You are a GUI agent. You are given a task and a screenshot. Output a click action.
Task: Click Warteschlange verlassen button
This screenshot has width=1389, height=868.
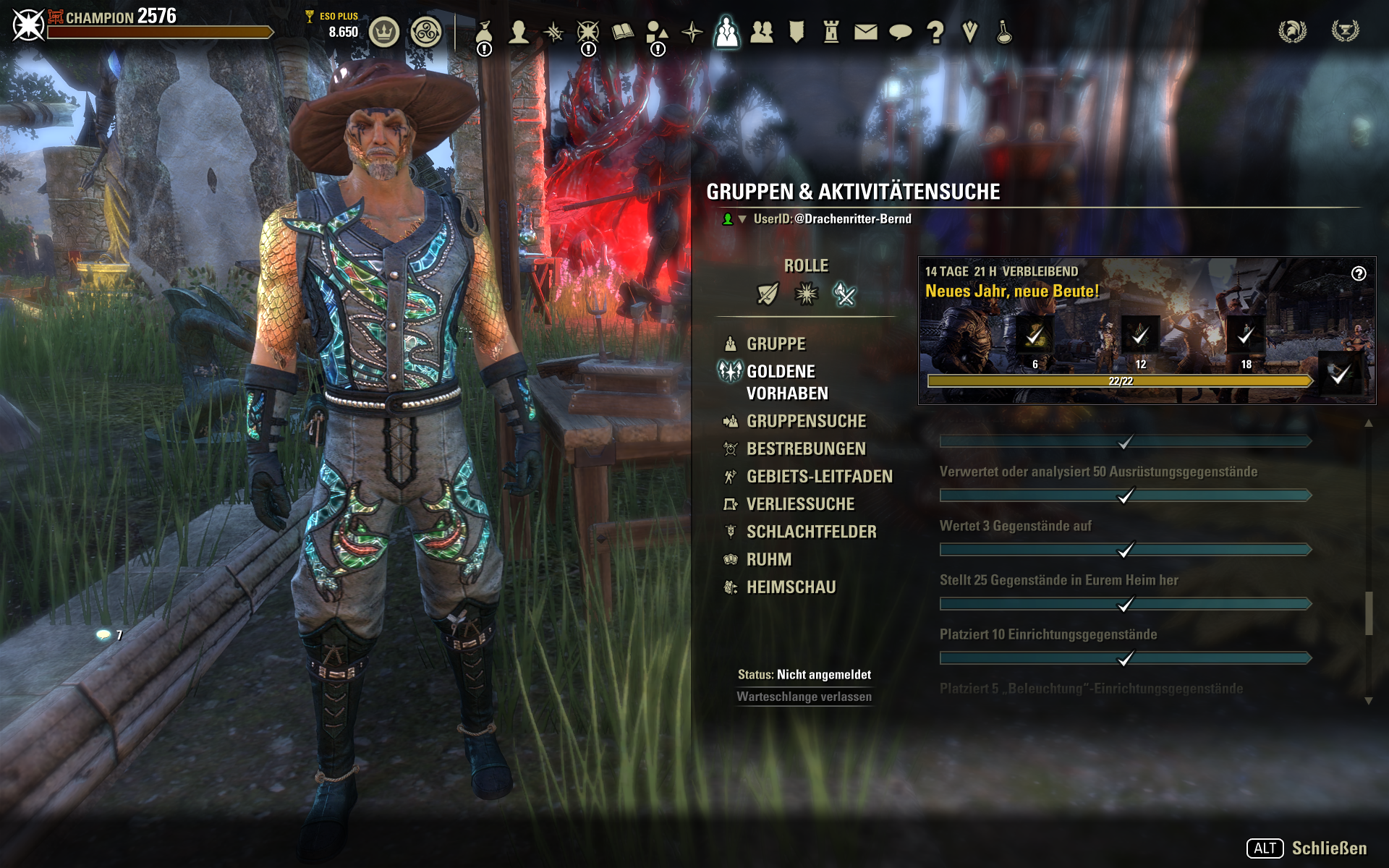point(804,697)
